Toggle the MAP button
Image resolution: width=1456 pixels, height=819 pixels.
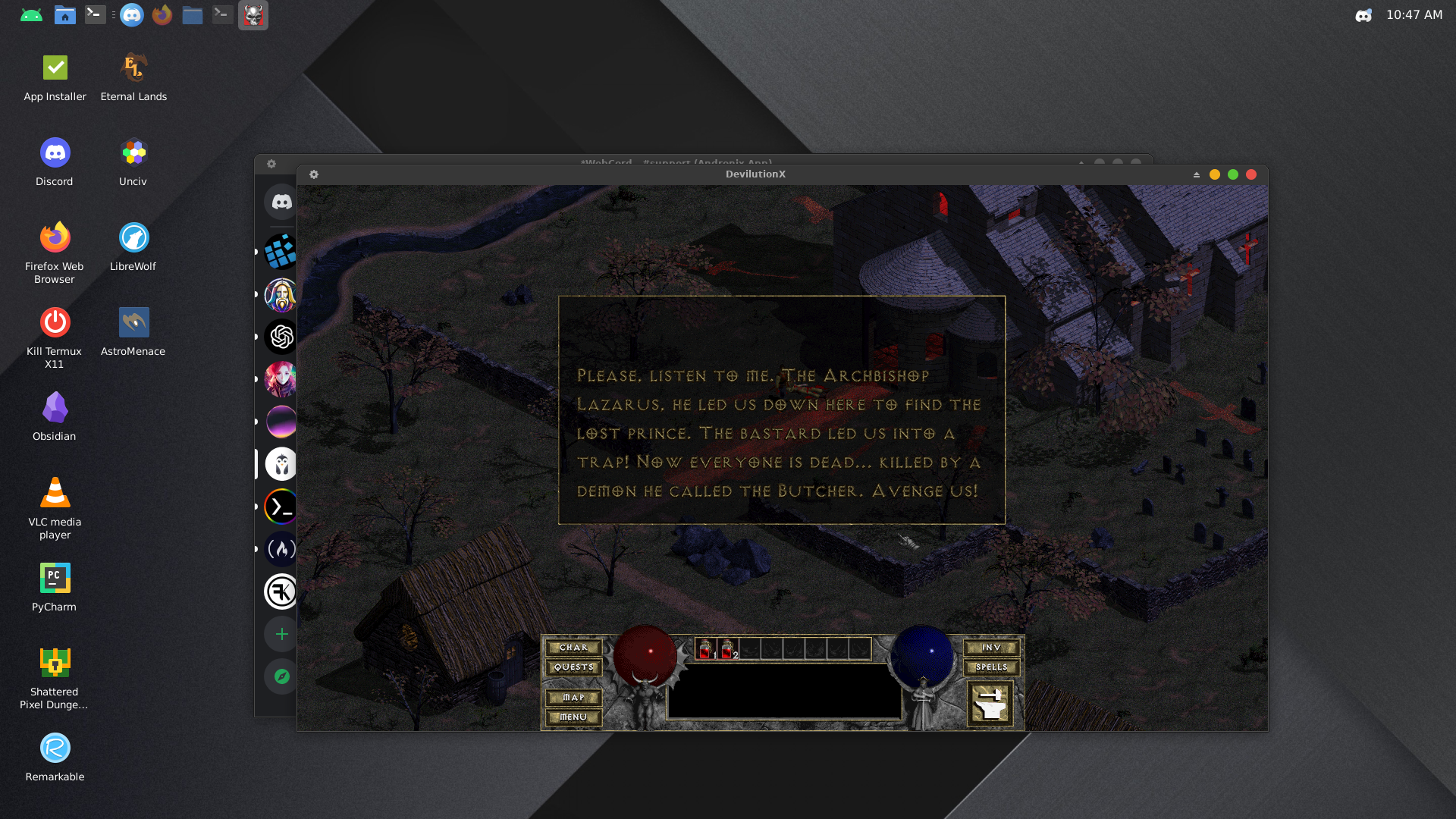point(573,698)
